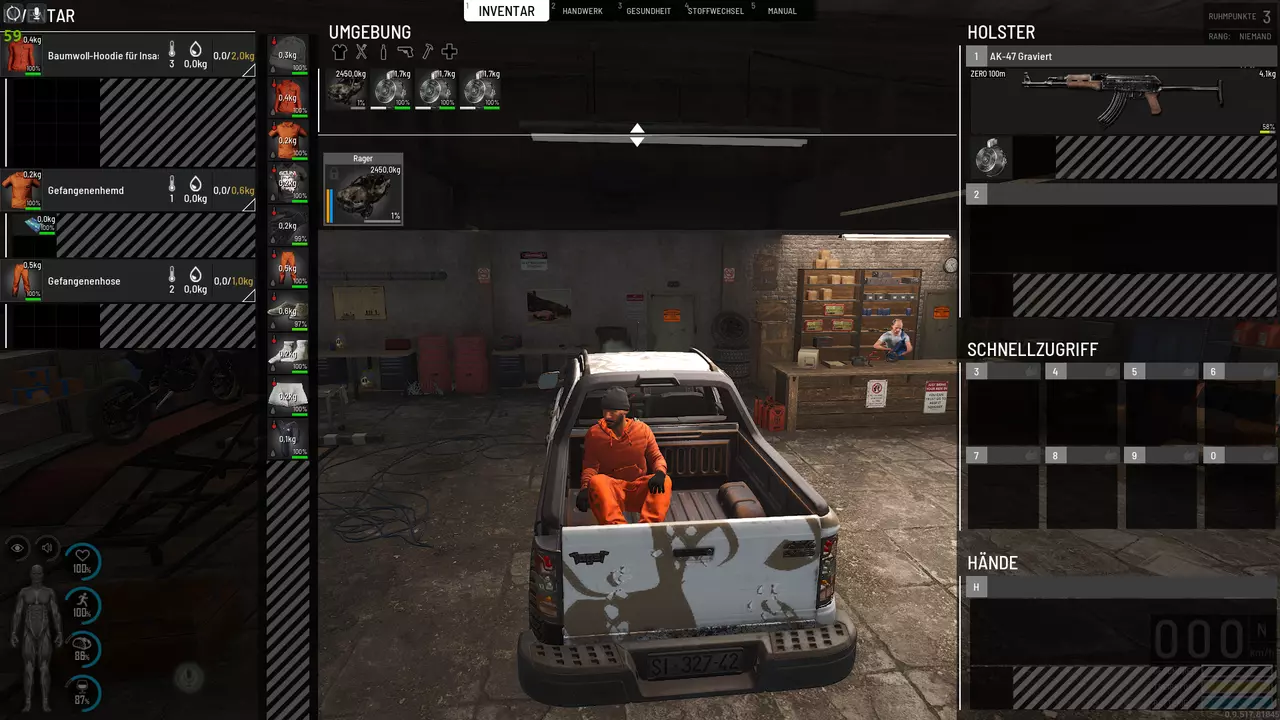Switch to the Handwerk tab
Screen dimensions: 1280x720
582,11
